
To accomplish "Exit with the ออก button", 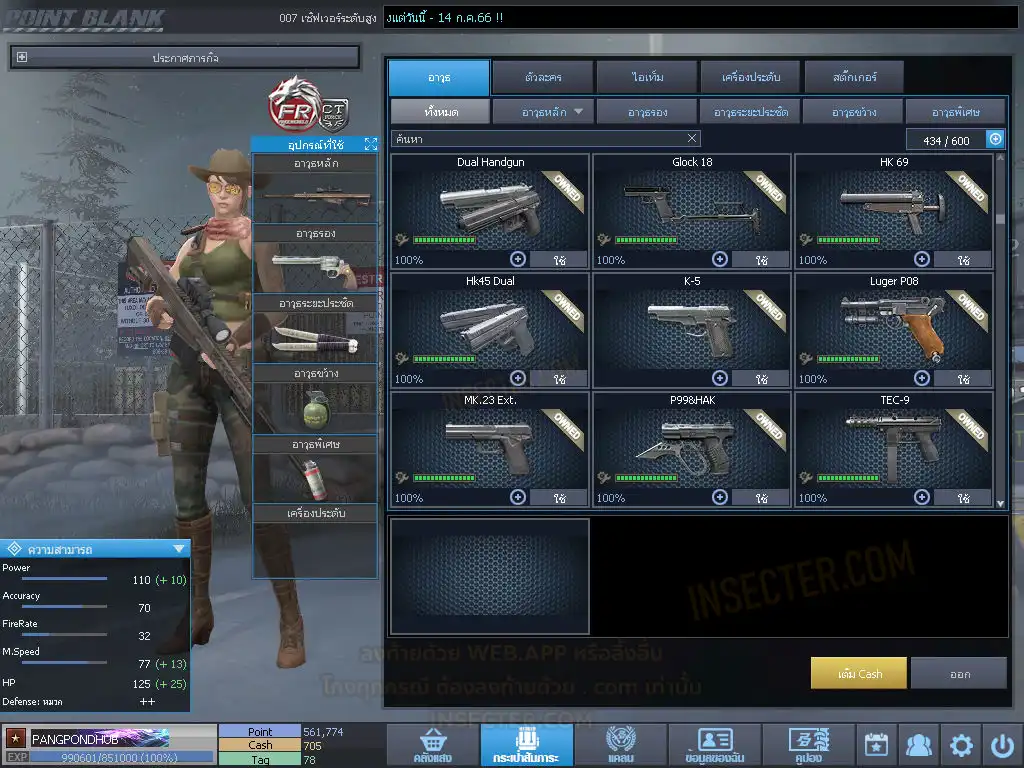I will pyautogui.click(x=959, y=673).
